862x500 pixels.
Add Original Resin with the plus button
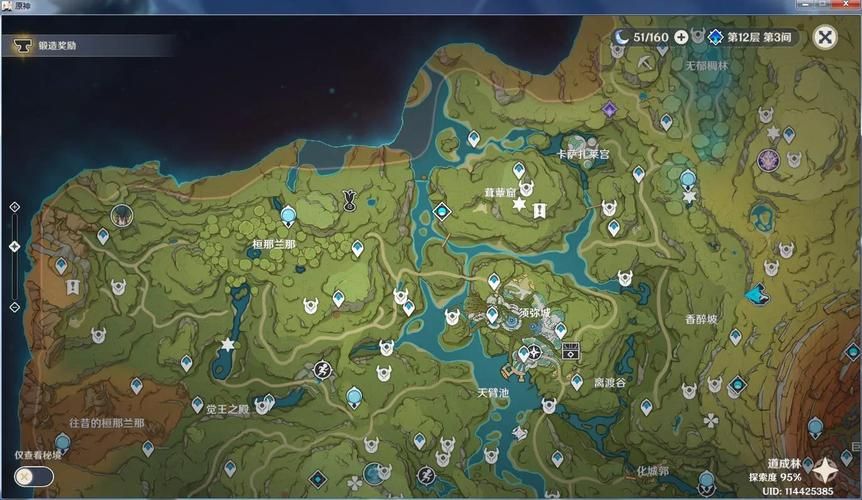coord(681,38)
